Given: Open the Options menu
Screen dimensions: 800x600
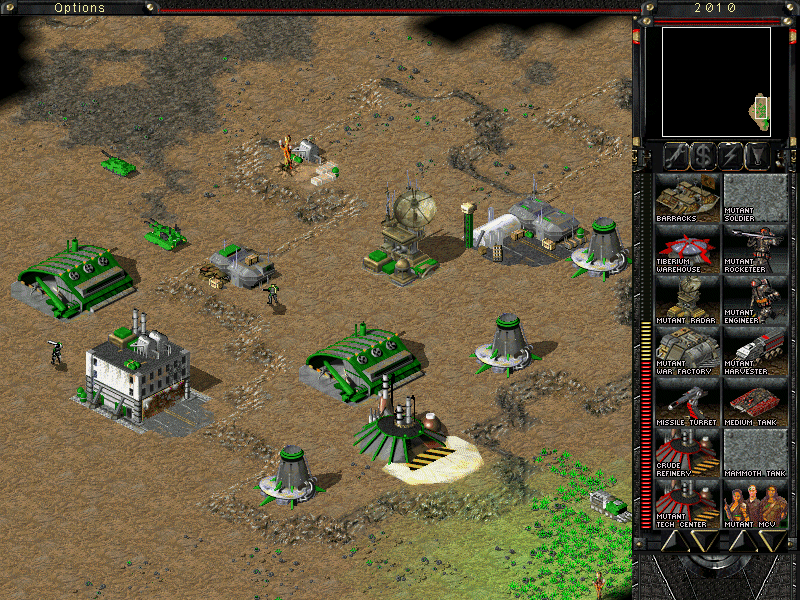Looking at the screenshot, I should pos(80,8).
